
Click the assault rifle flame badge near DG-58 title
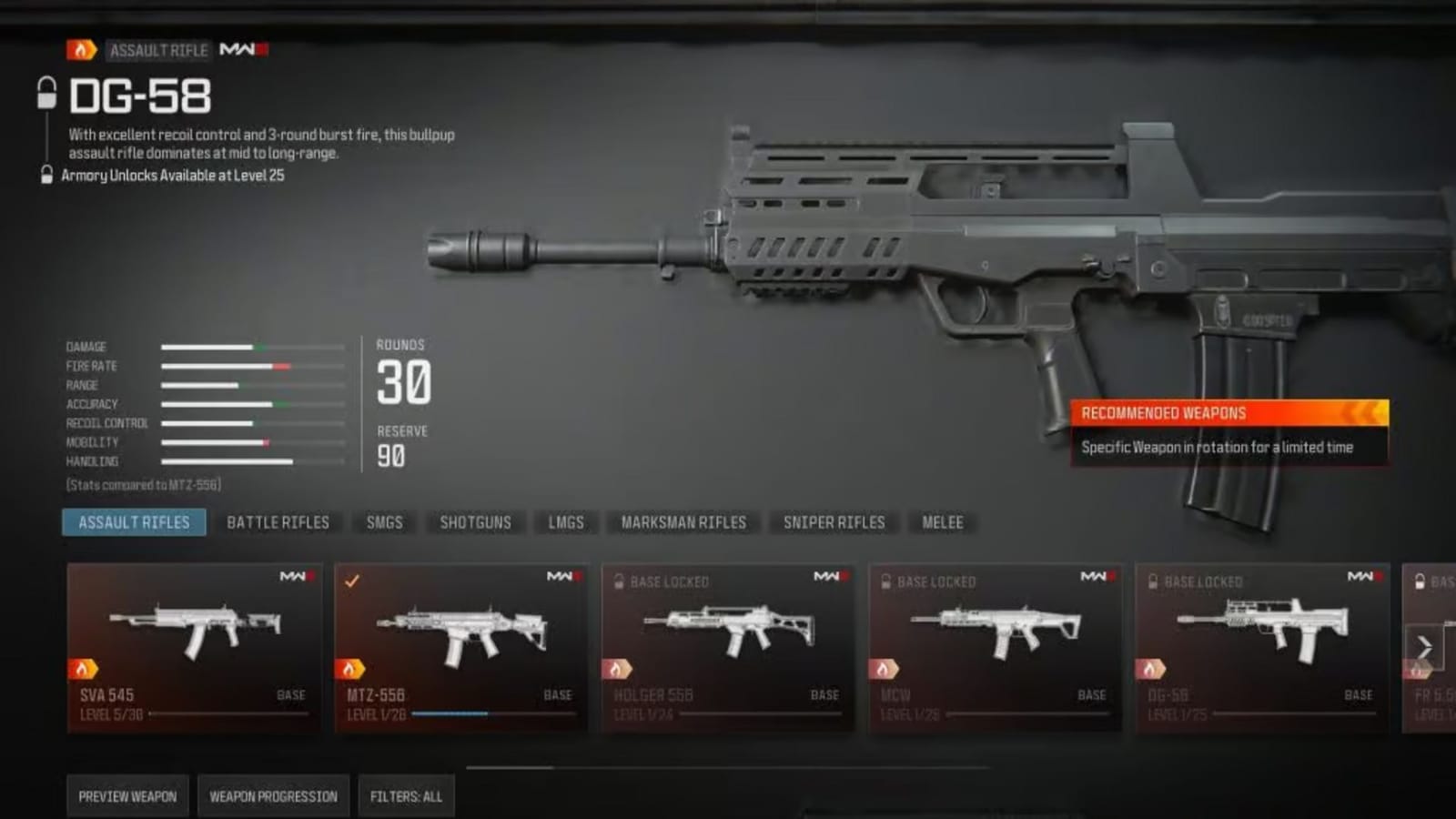tap(83, 51)
